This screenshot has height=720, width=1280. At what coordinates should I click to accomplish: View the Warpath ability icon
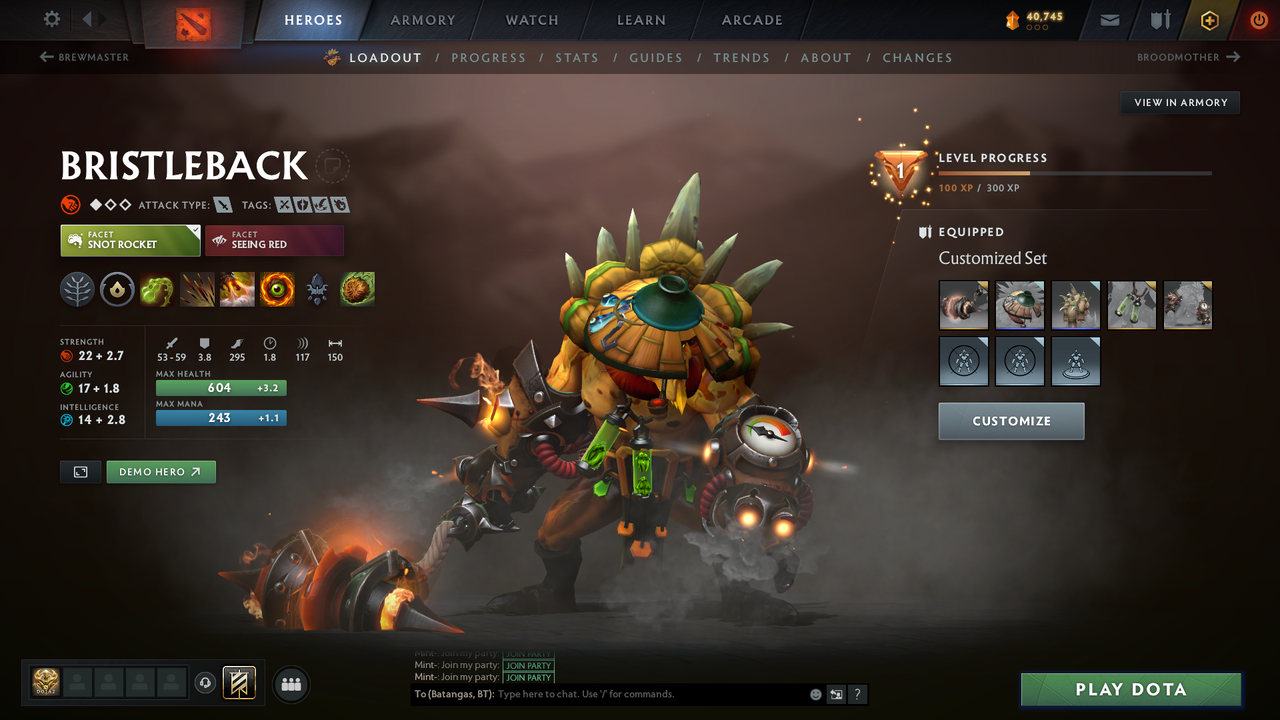[x=277, y=290]
